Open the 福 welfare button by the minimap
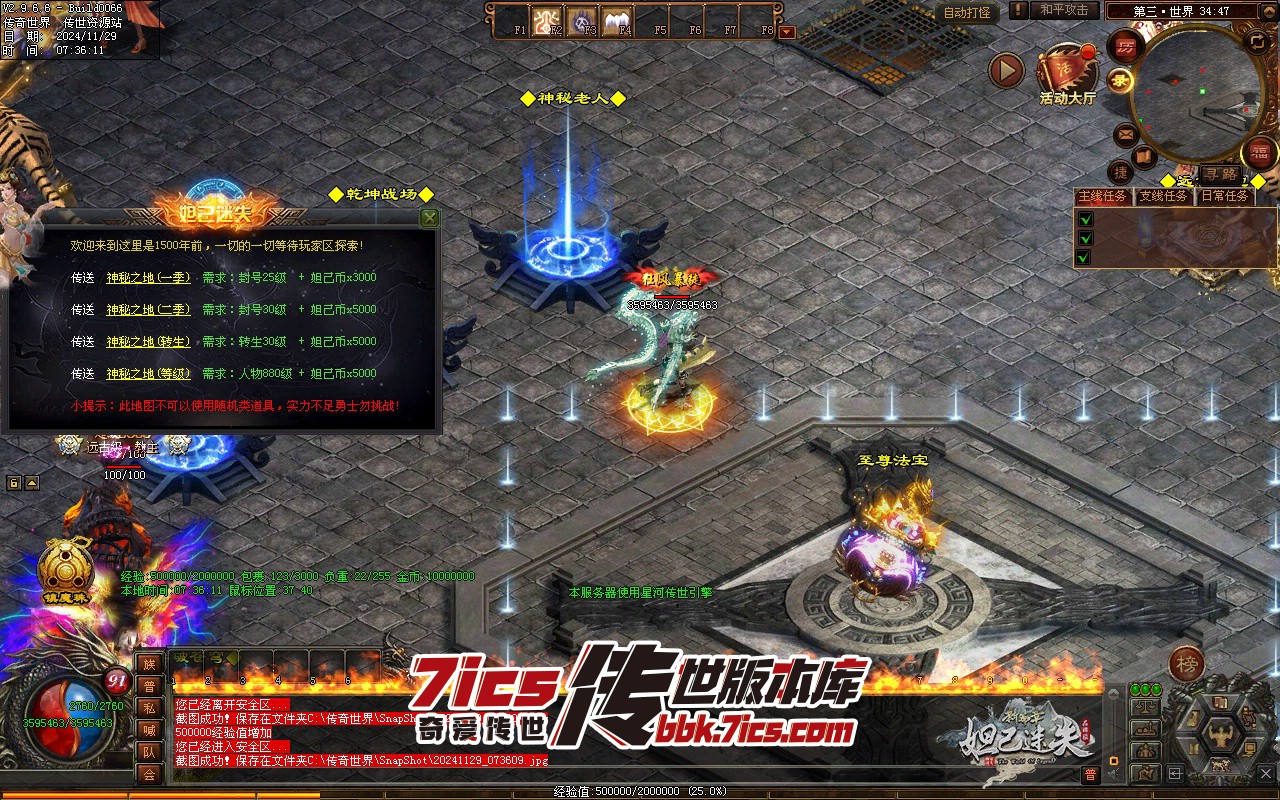This screenshot has height=800, width=1280. (x=1260, y=153)
